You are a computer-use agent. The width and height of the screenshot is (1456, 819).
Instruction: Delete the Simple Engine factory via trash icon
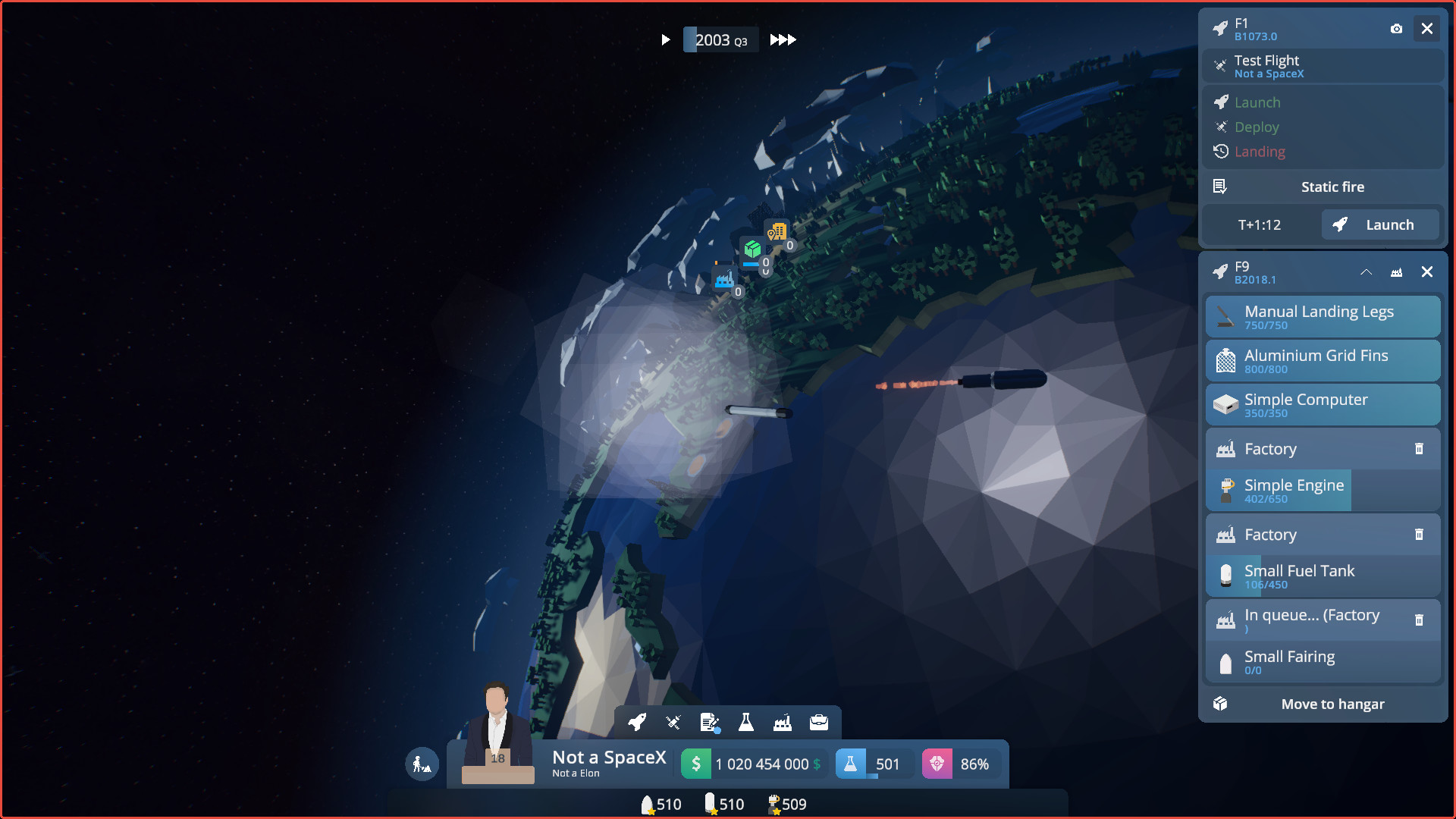point(1420,449)
